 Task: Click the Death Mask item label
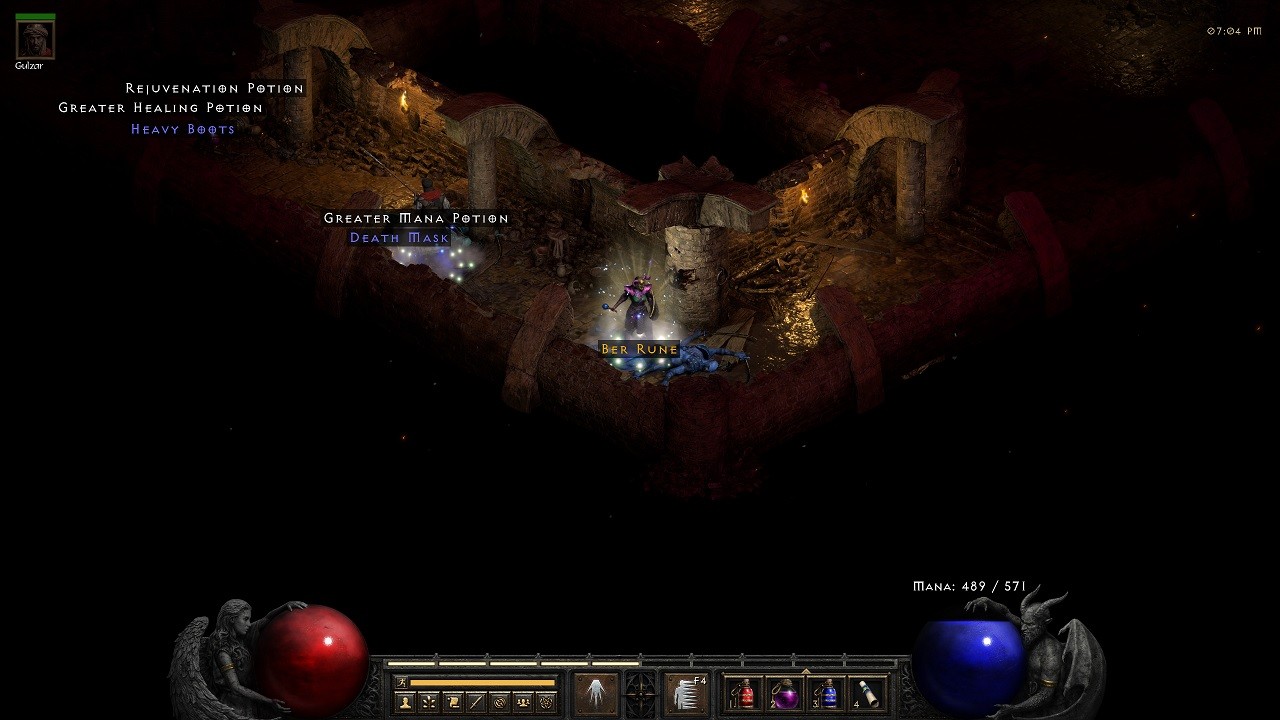coord(400,238)
